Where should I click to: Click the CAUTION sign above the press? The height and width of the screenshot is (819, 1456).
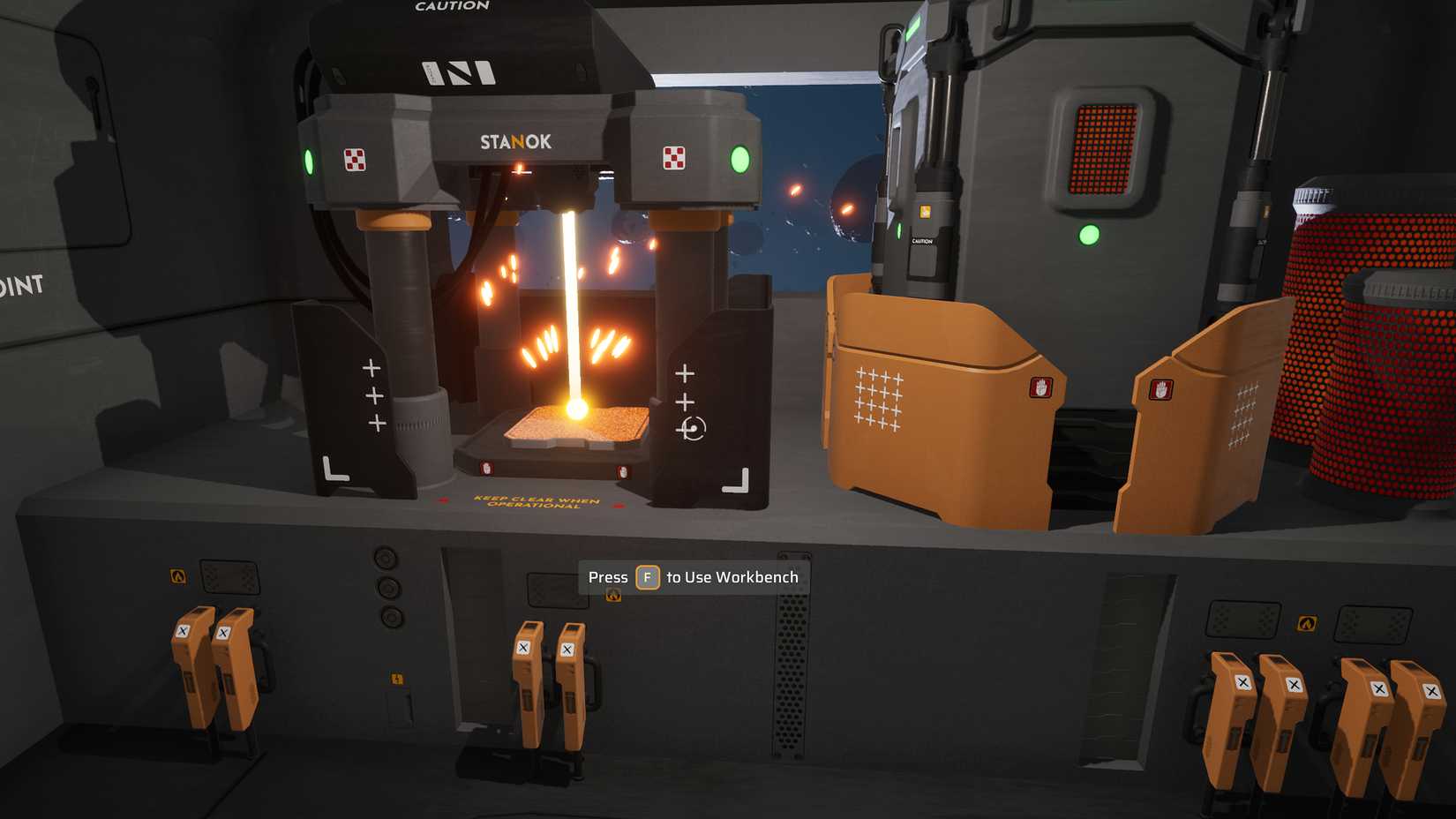[x=451, y=7]
